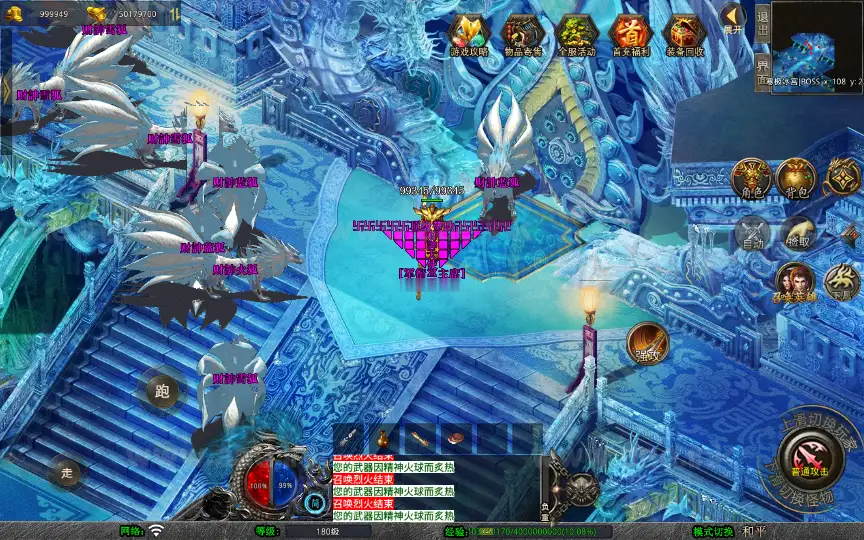The height and width of the screenshot is (540, 864).
Task: Click the 下马 dismount button
Action: click(x=841, y=283)
